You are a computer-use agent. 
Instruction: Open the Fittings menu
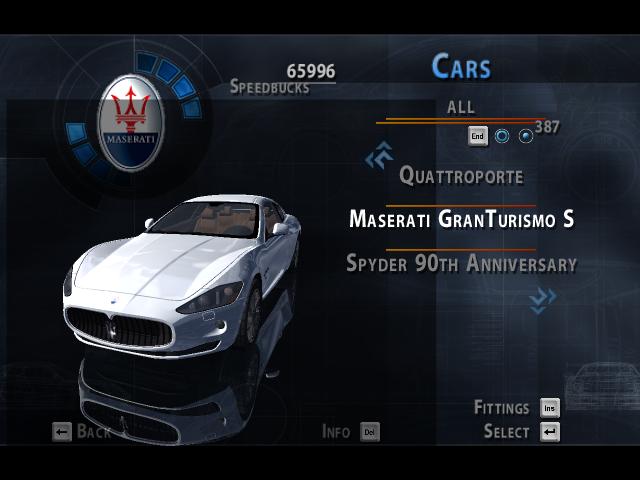[x=516, y=408]
